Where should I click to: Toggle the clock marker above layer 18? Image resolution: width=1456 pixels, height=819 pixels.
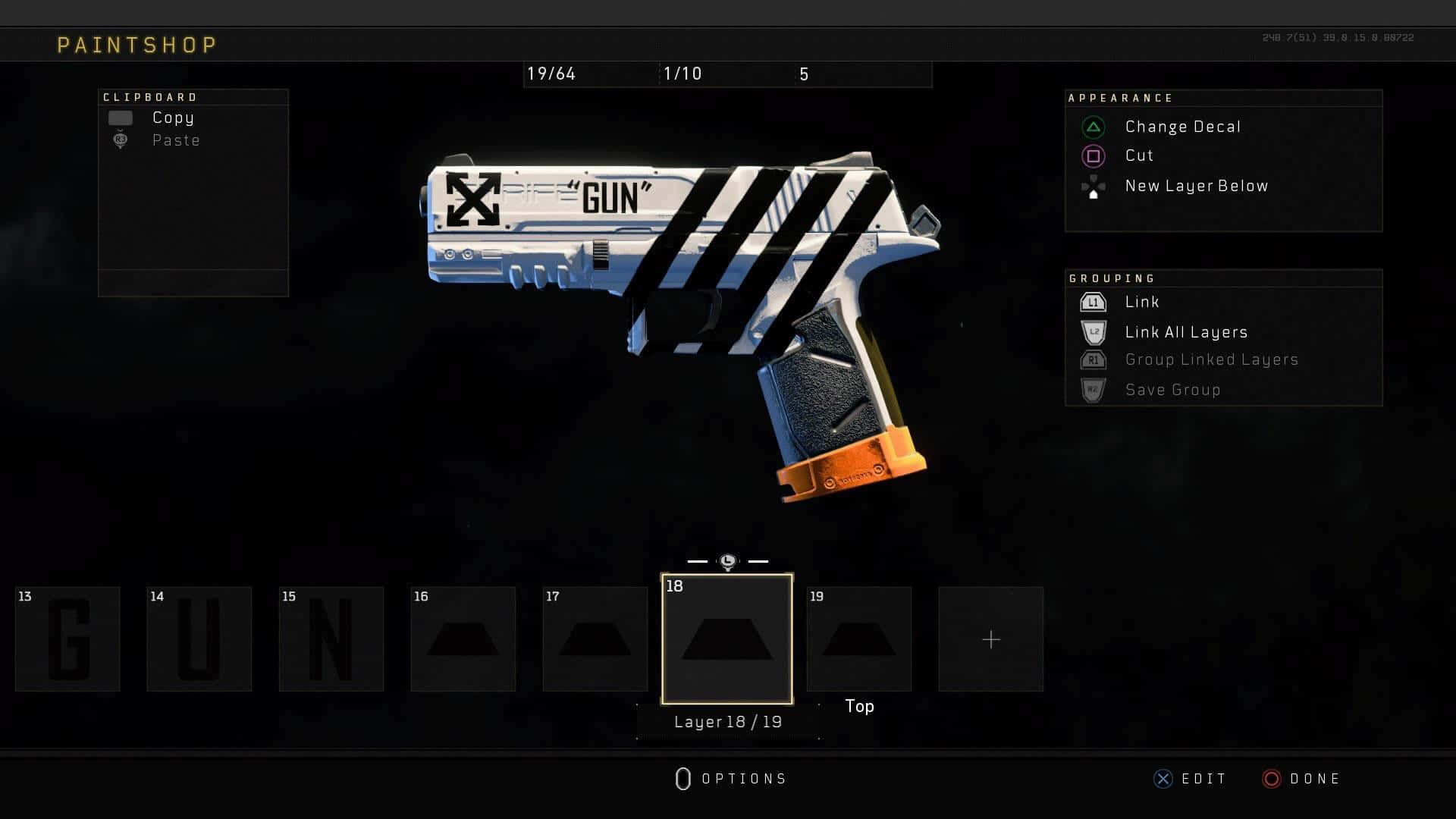coord(726,560)
